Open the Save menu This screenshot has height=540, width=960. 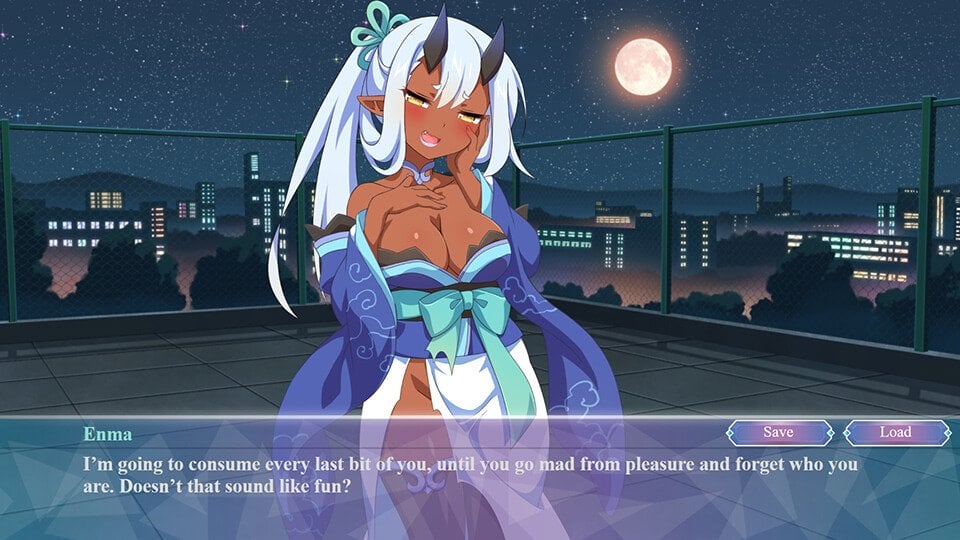pos(778,432)
